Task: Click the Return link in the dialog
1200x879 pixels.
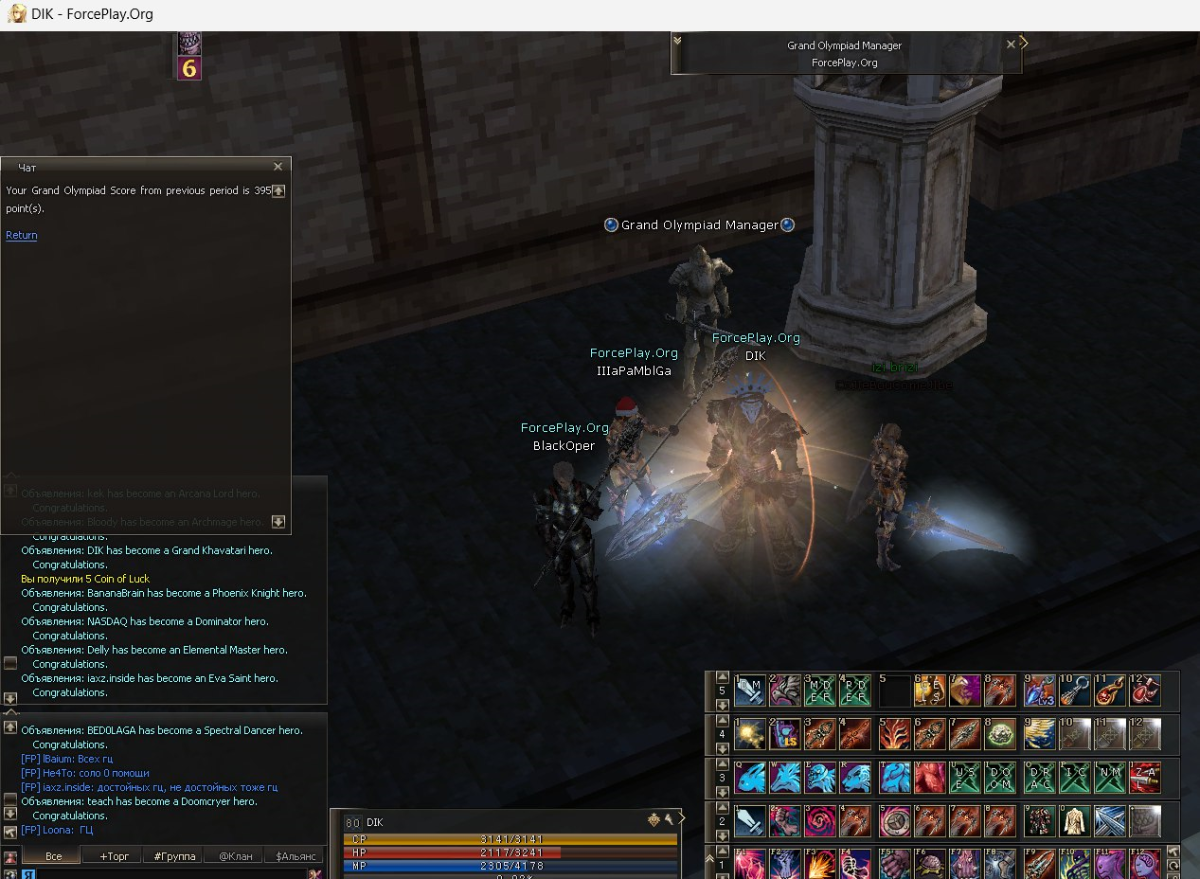Action: click(x=21, y=235)
